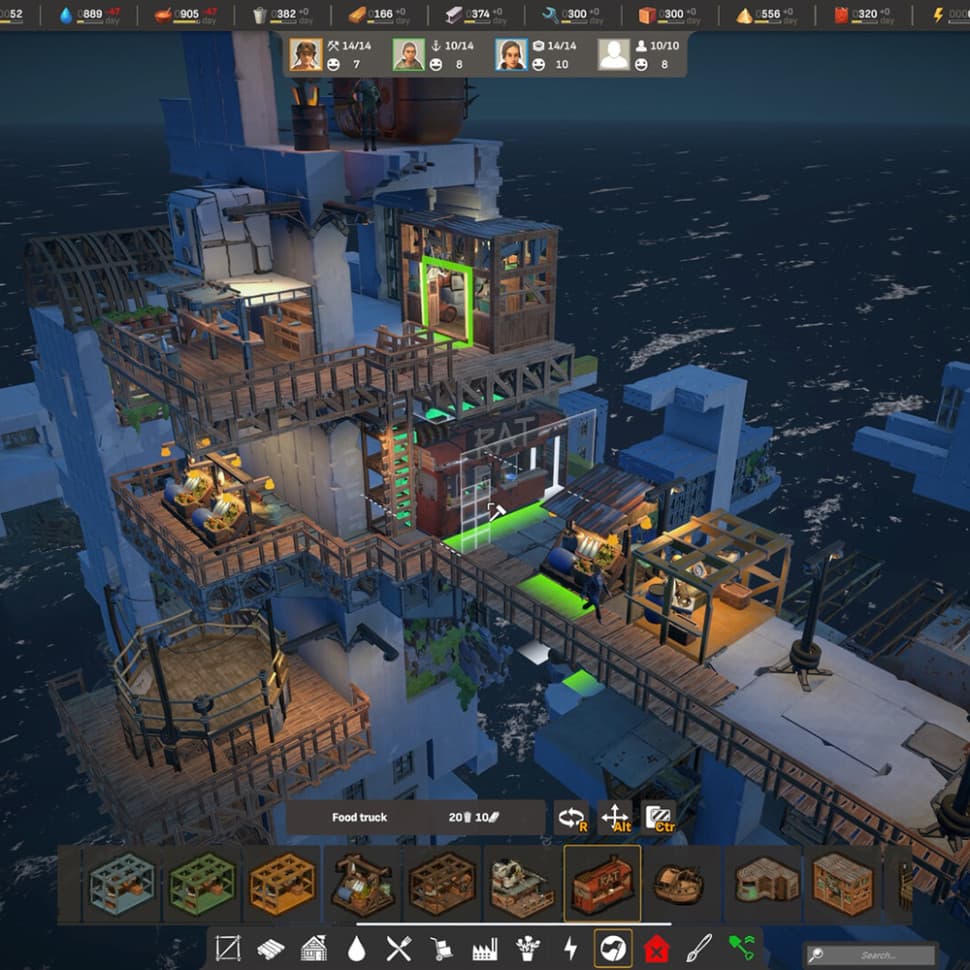
Task: Open the lightning bolt power category
Action: 570,947
